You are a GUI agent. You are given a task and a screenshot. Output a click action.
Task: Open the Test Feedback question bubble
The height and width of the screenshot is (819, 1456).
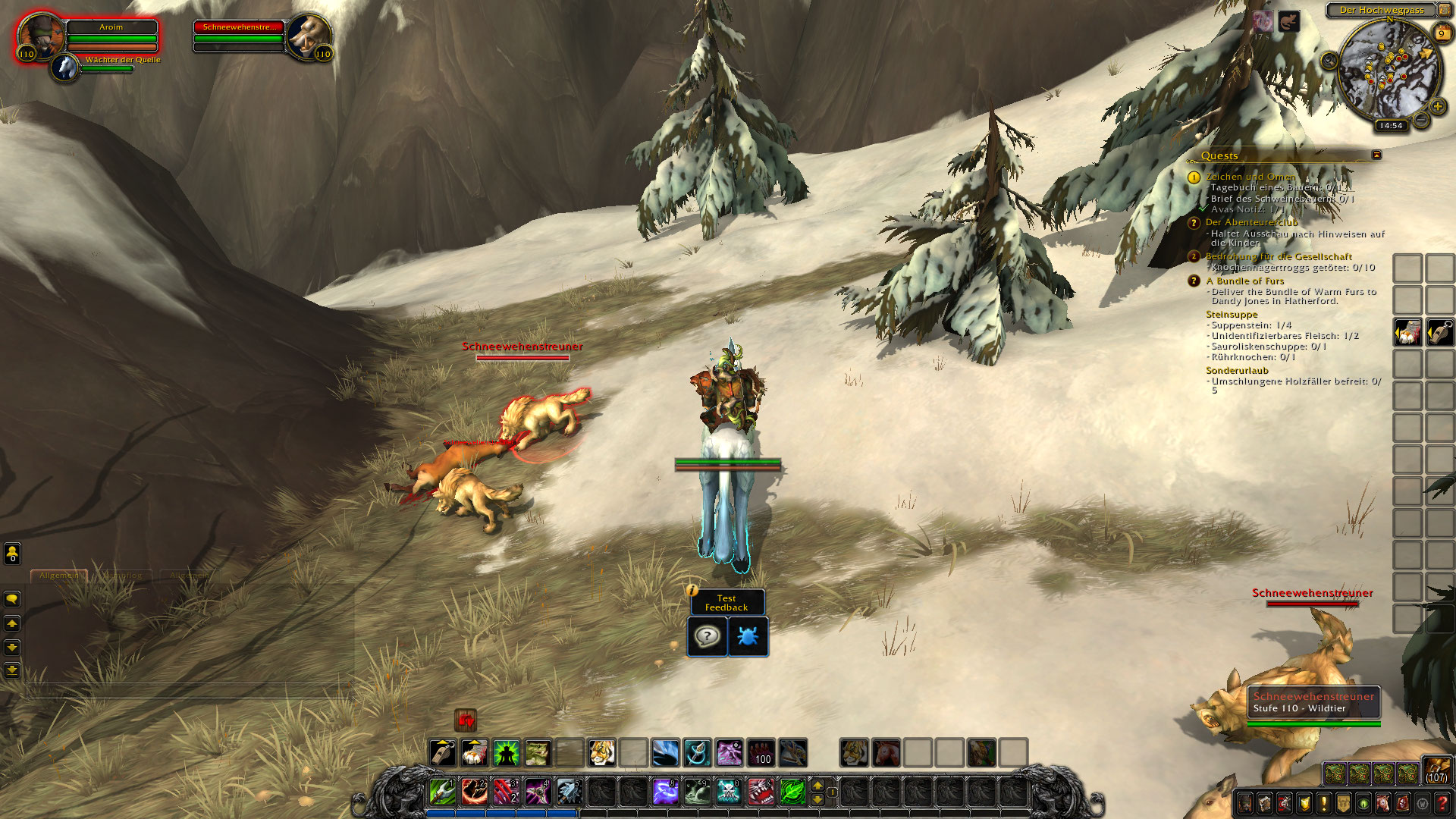coord(707,636)
